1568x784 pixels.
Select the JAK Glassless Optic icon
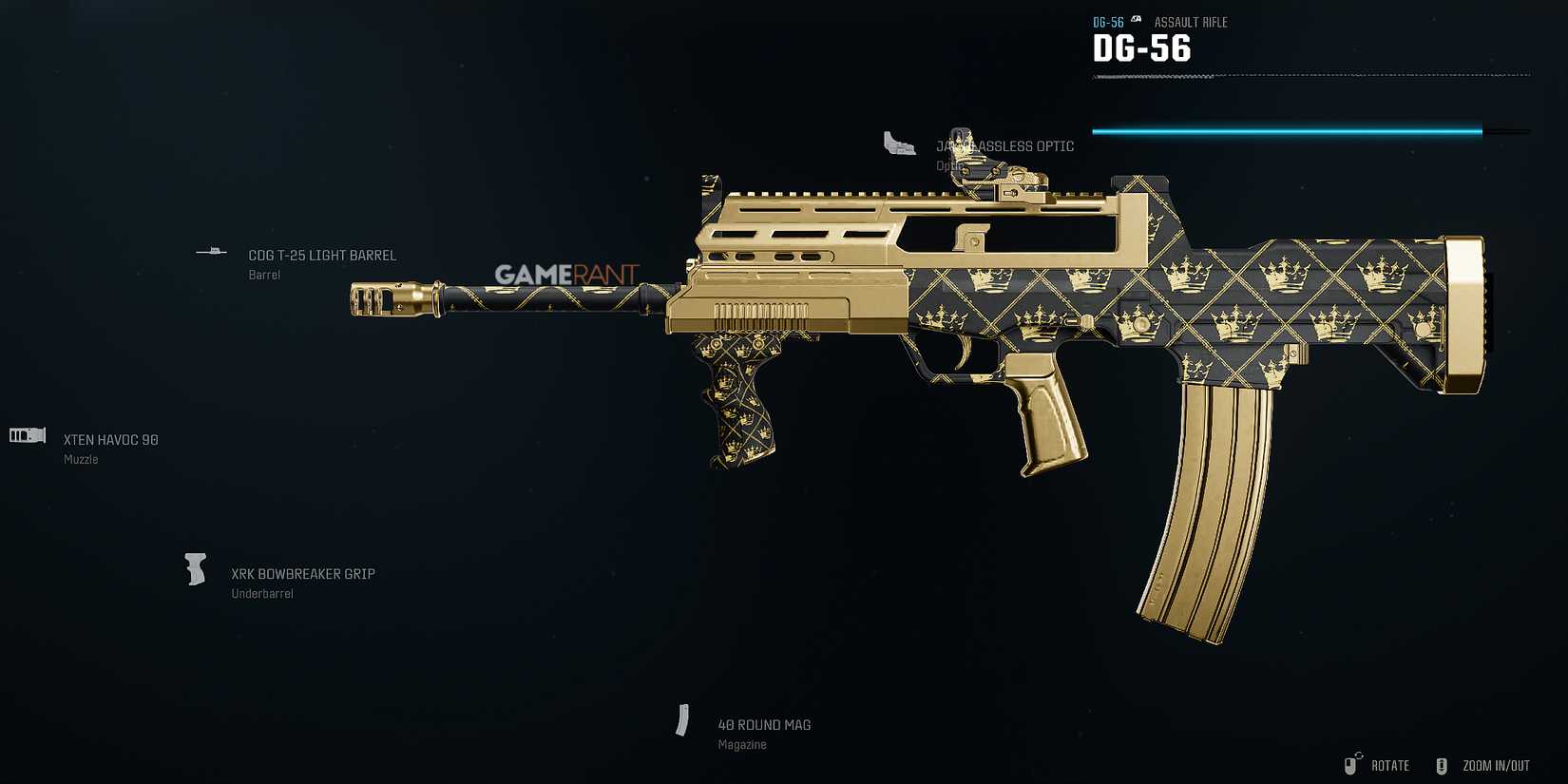click(899, 144)
